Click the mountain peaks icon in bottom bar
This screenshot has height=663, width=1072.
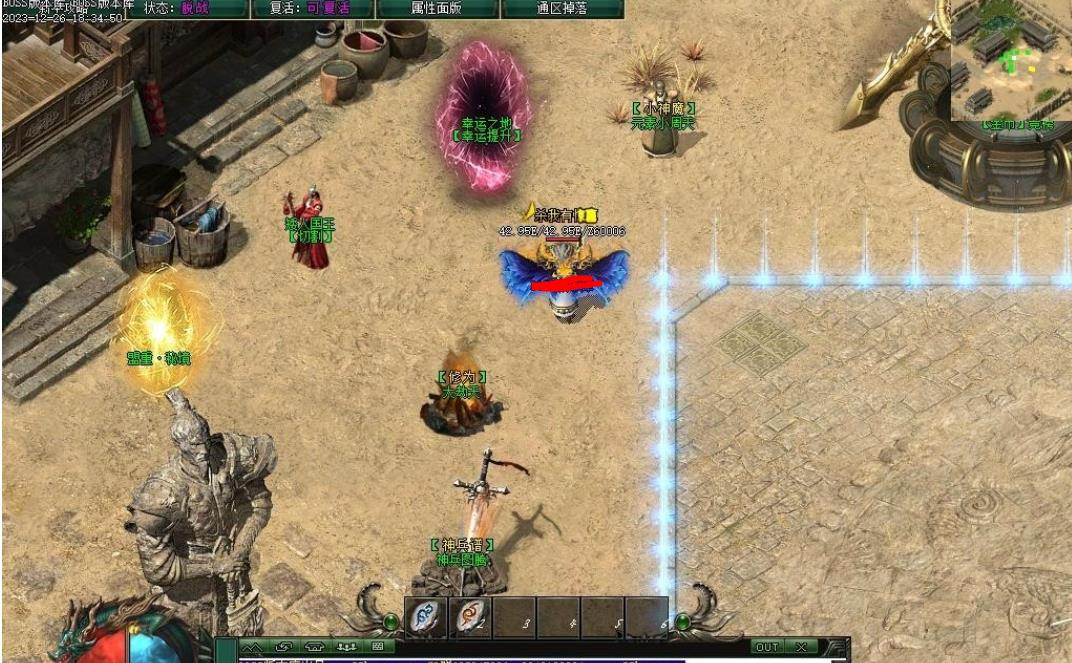[250, 647]
